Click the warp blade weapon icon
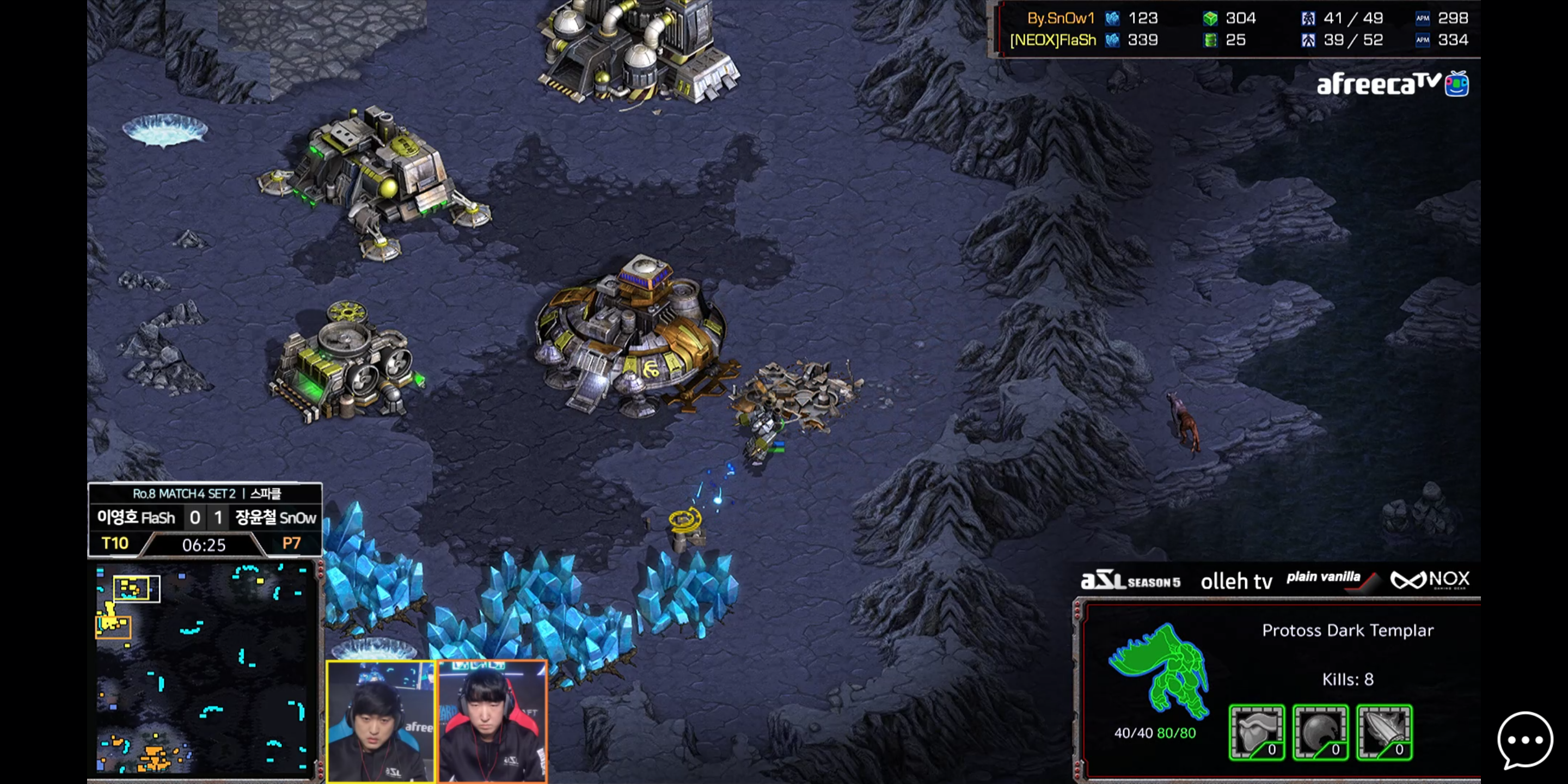 (1384, 733)
